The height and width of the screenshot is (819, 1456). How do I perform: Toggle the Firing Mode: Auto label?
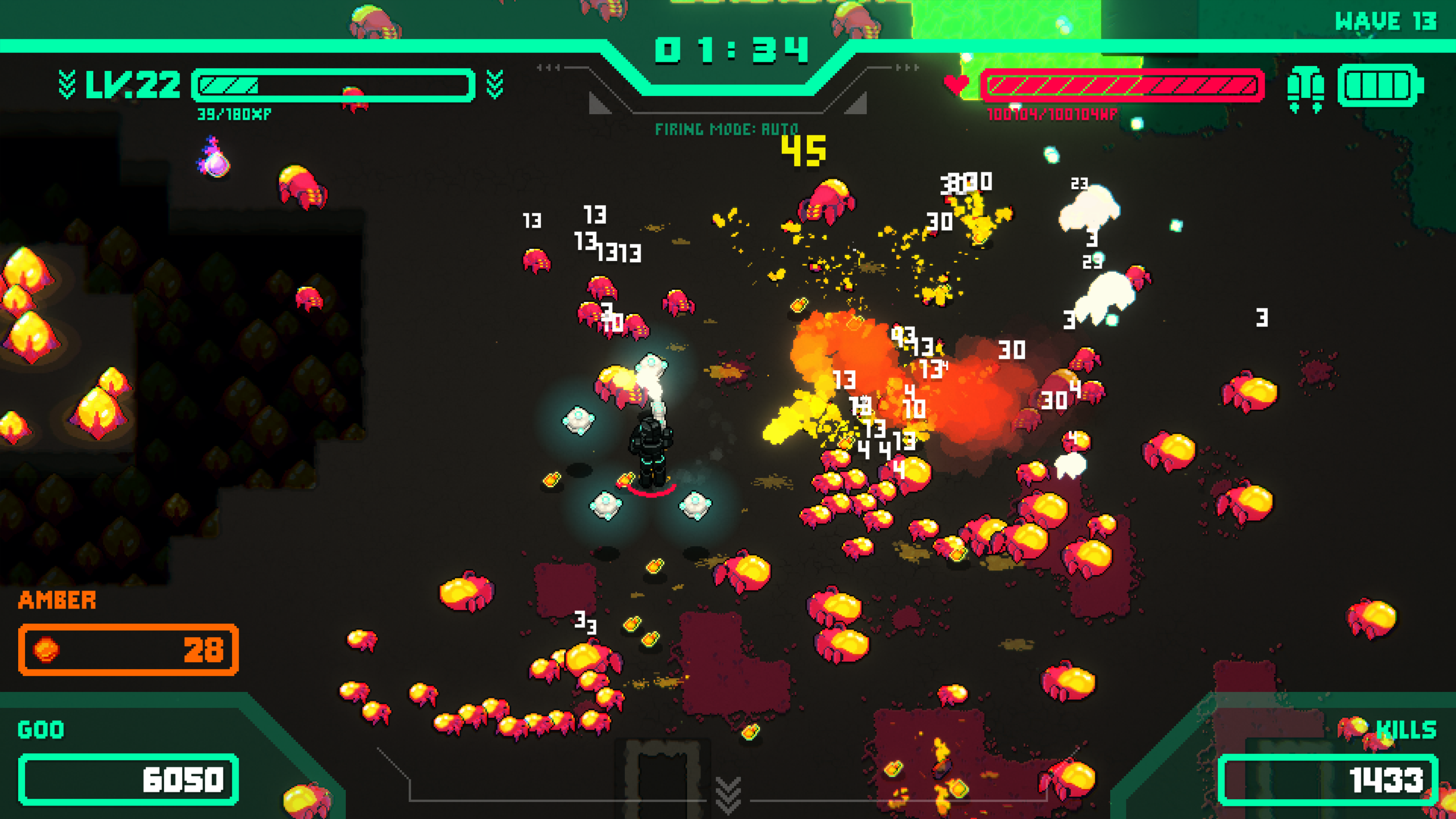tap(726, 129)
